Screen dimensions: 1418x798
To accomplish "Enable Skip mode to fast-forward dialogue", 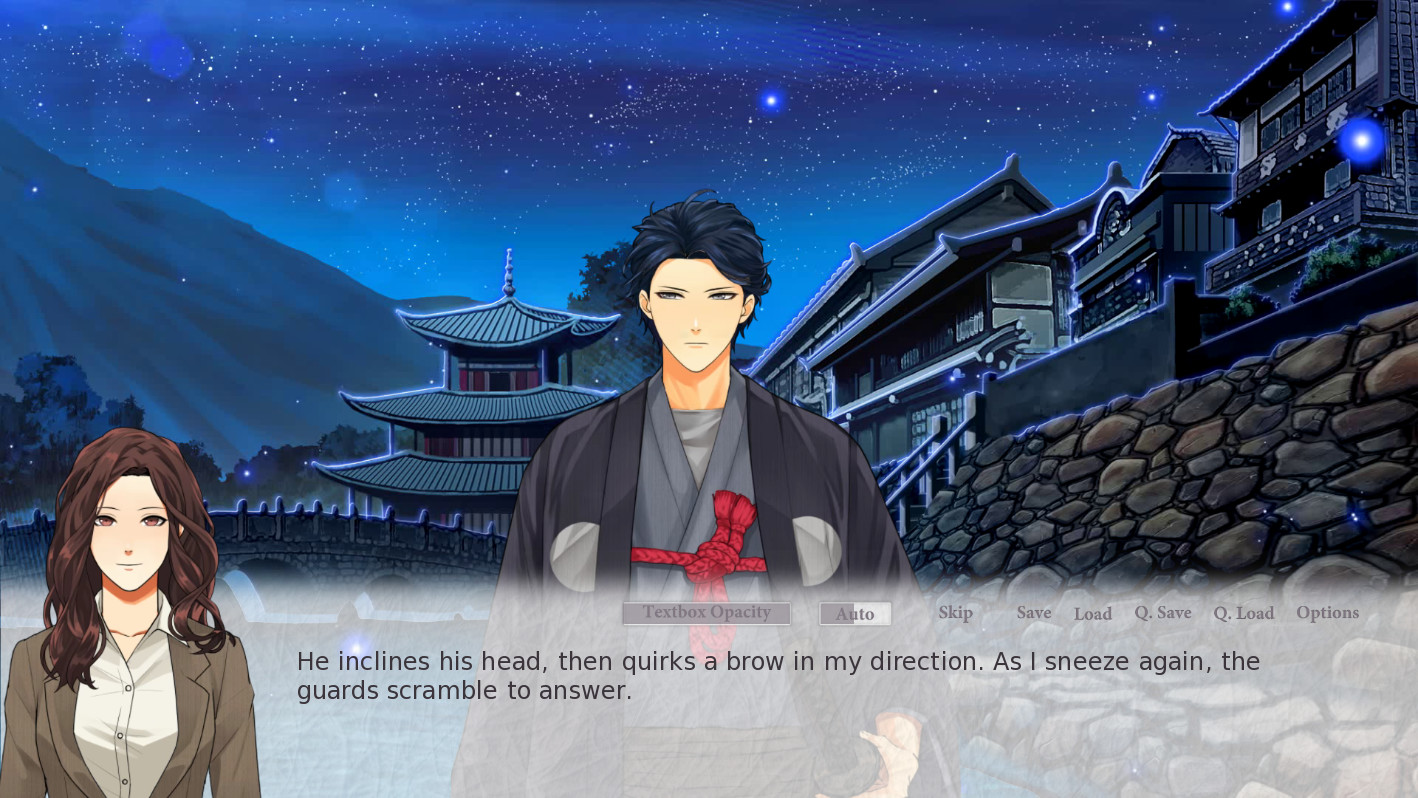I will (x=954, y=612).
